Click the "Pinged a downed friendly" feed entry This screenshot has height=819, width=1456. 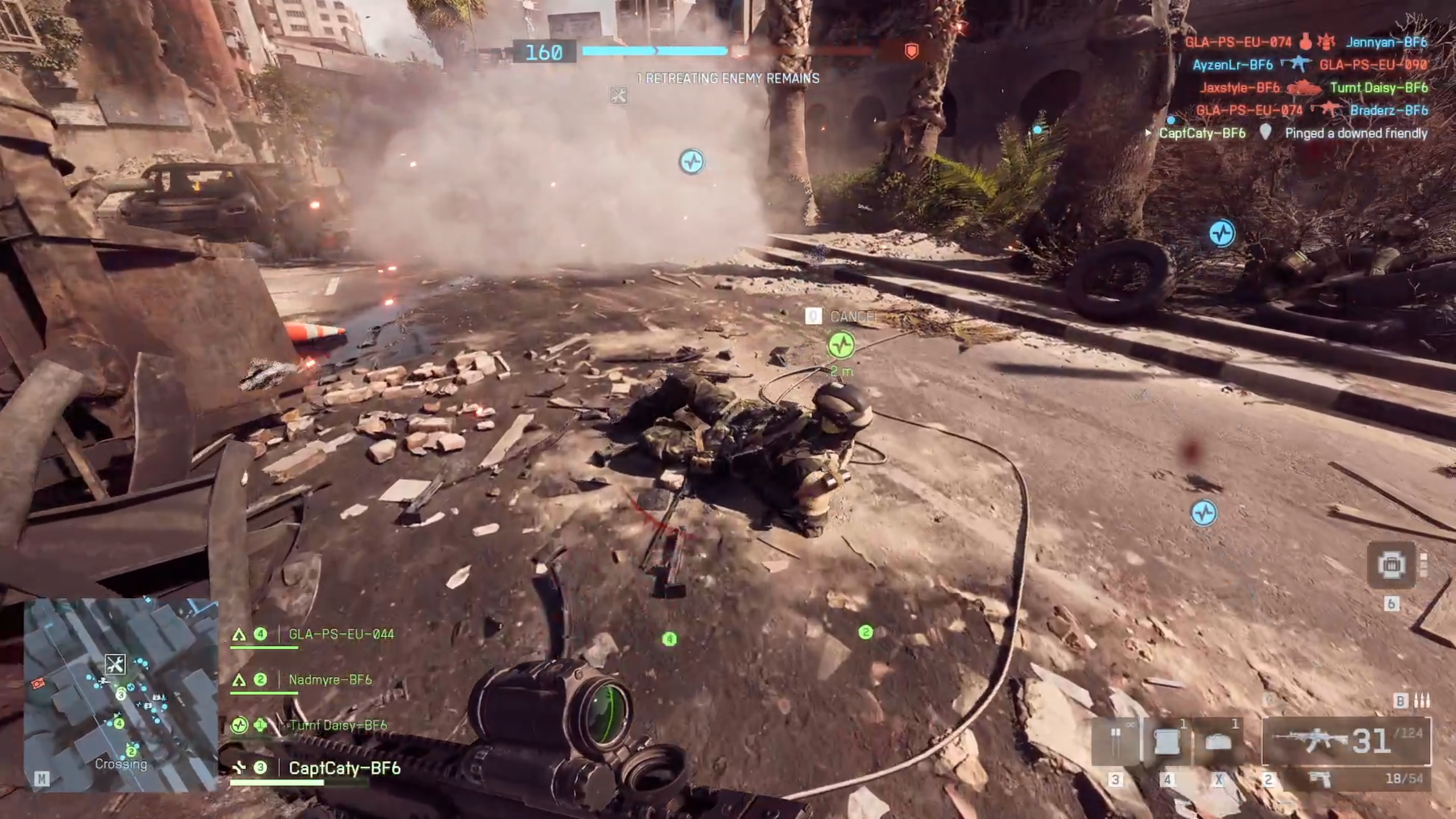click(1356, 133)
